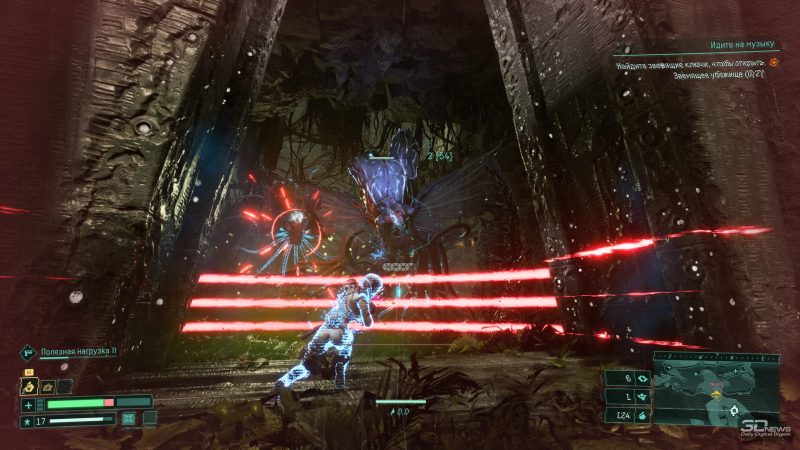The image size is (800, 450).
Task: Click the yellow player marker on minimap
Action: tap(714, 393)
